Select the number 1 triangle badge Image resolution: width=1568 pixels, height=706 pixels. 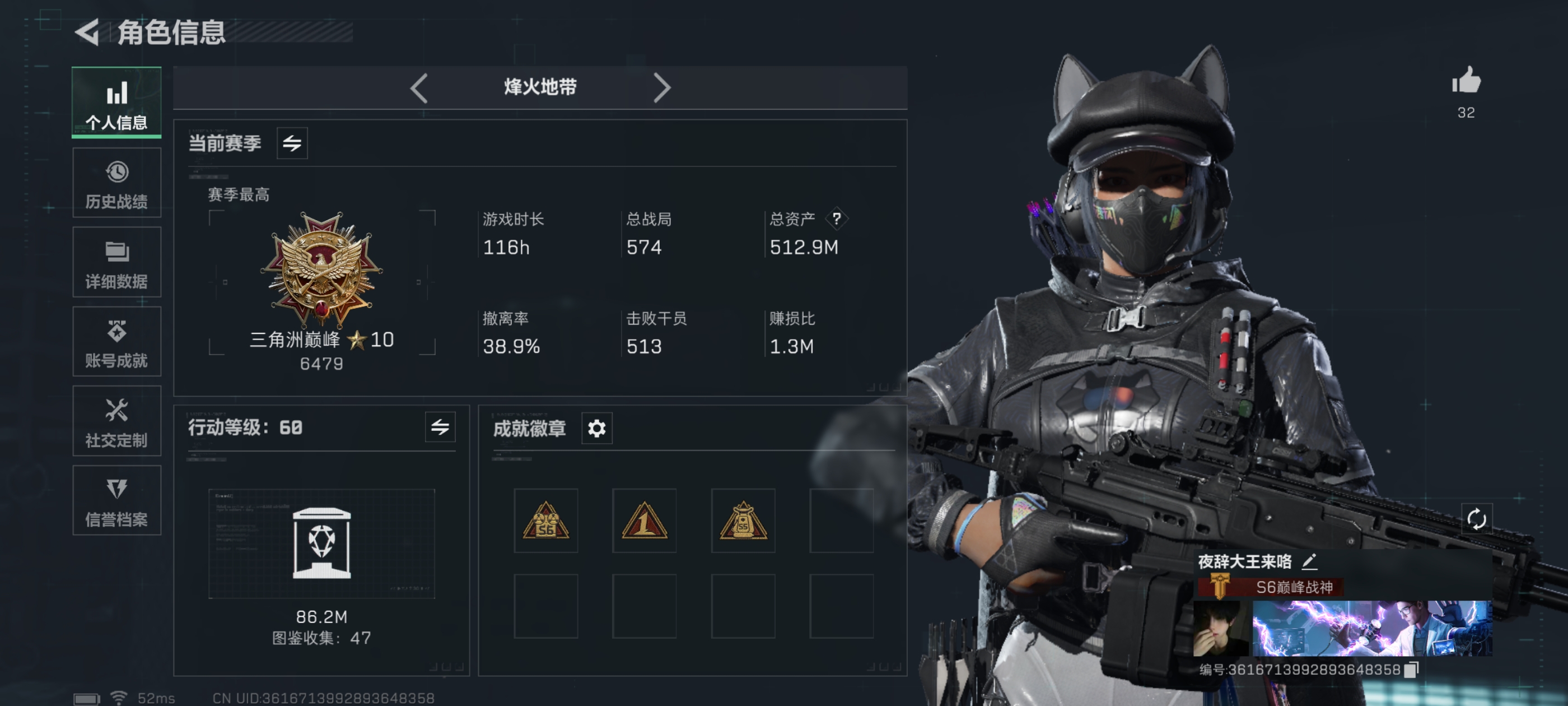coord(645,521)
